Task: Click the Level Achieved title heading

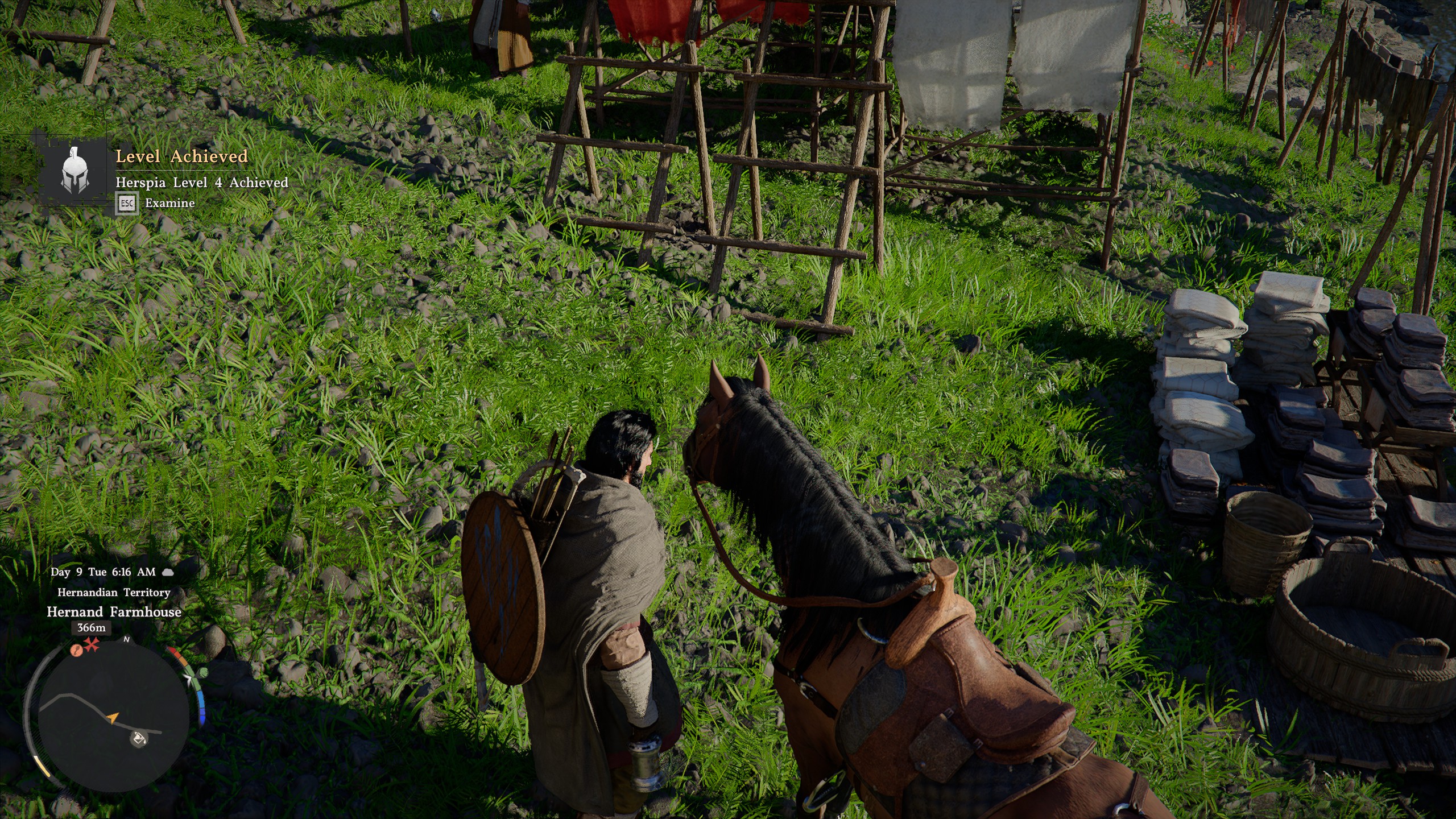Action: (x=182, y=158)
